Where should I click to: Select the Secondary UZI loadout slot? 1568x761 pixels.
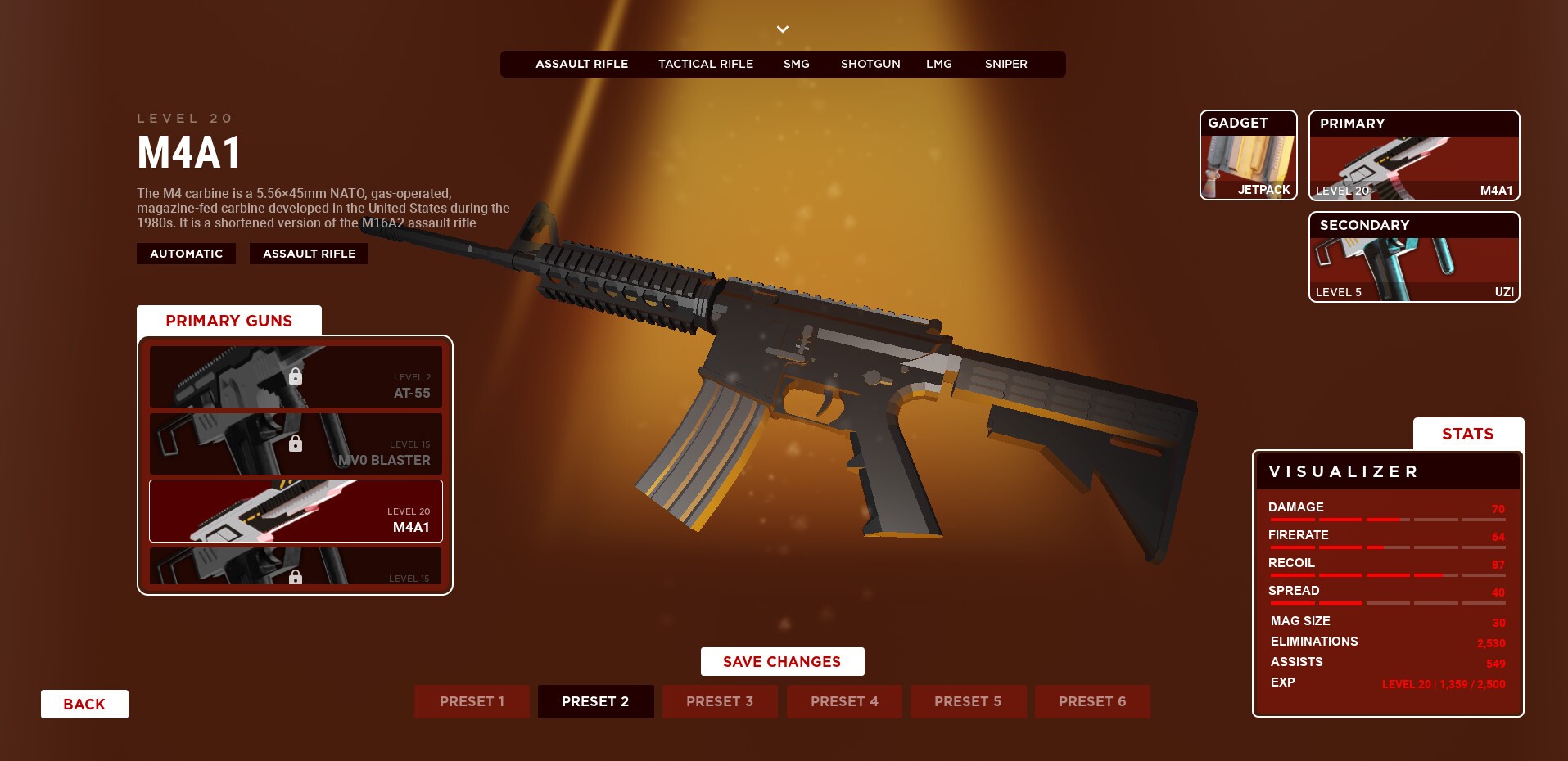click(x=1413, y=257)
